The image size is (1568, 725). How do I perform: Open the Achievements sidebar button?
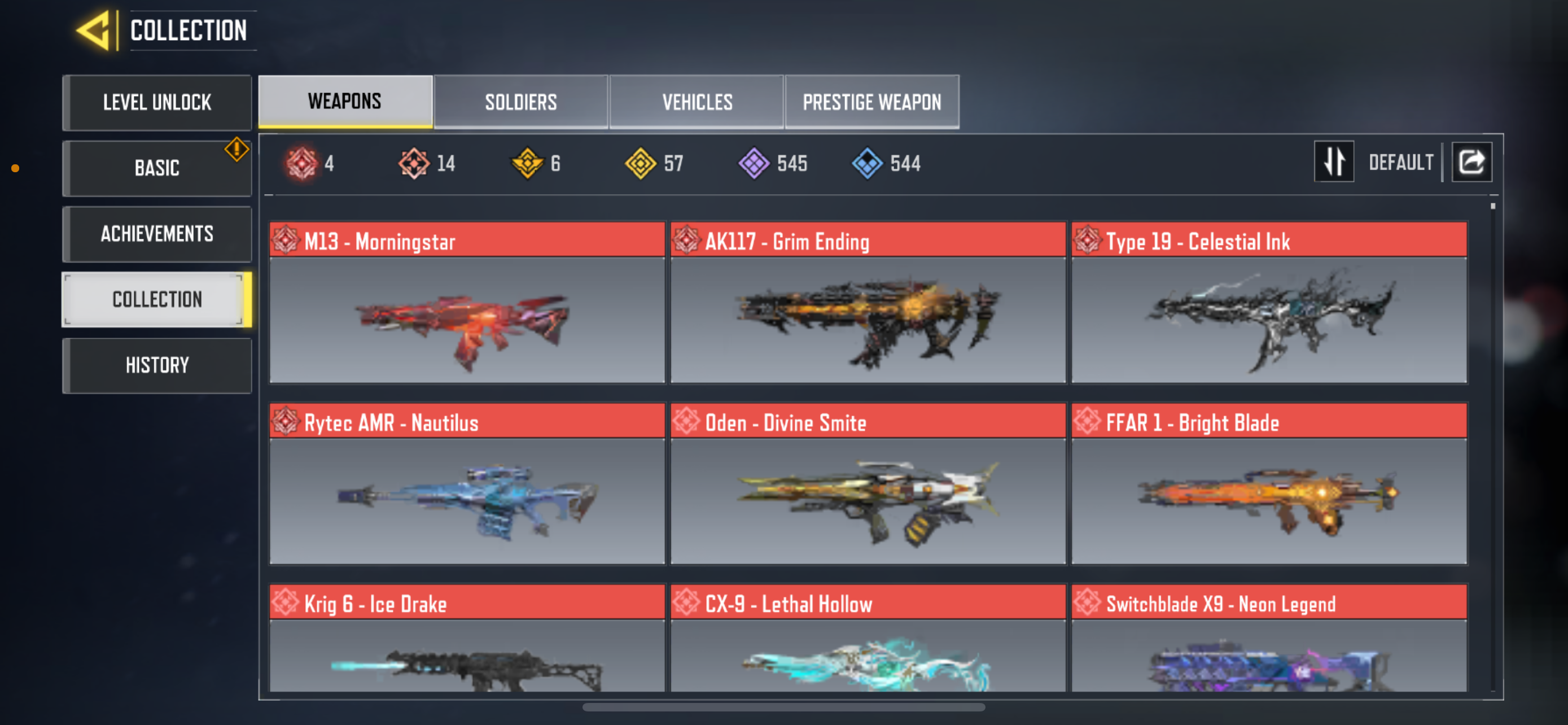[x=156, y=234]
